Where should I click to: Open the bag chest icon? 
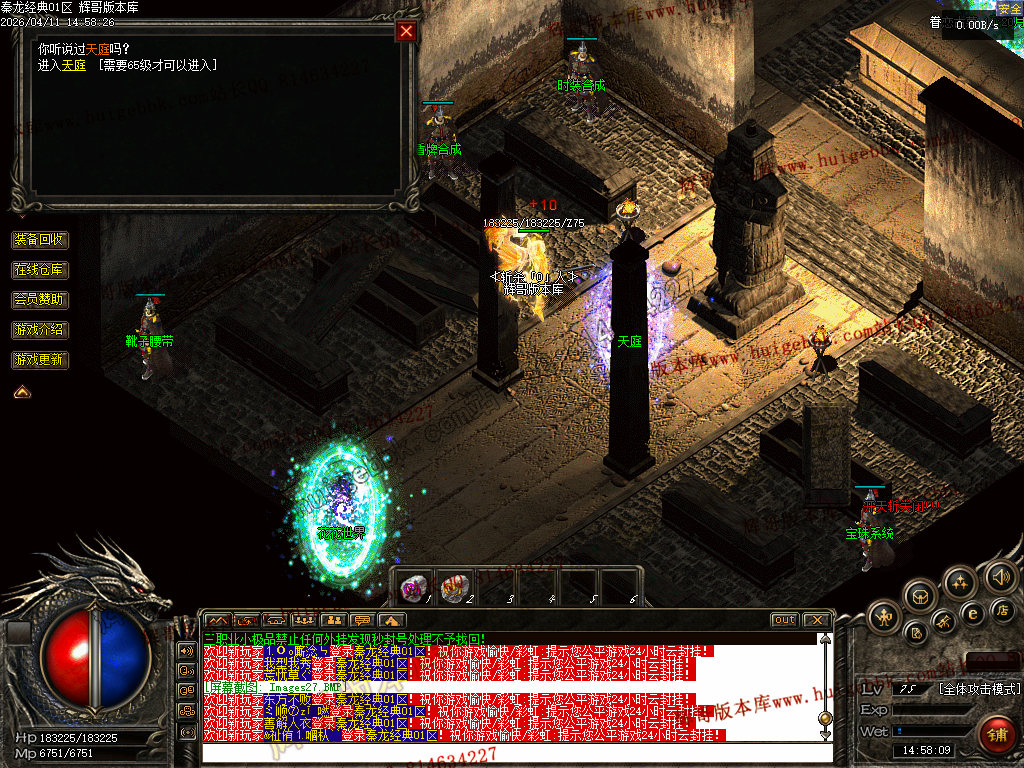coord(920,597)
